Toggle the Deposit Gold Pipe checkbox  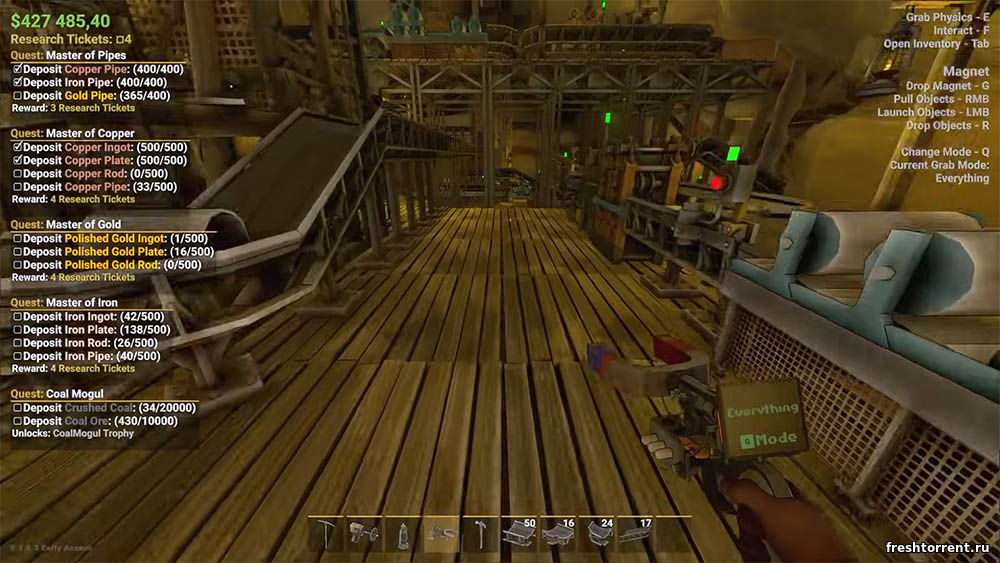coord(17,96)
